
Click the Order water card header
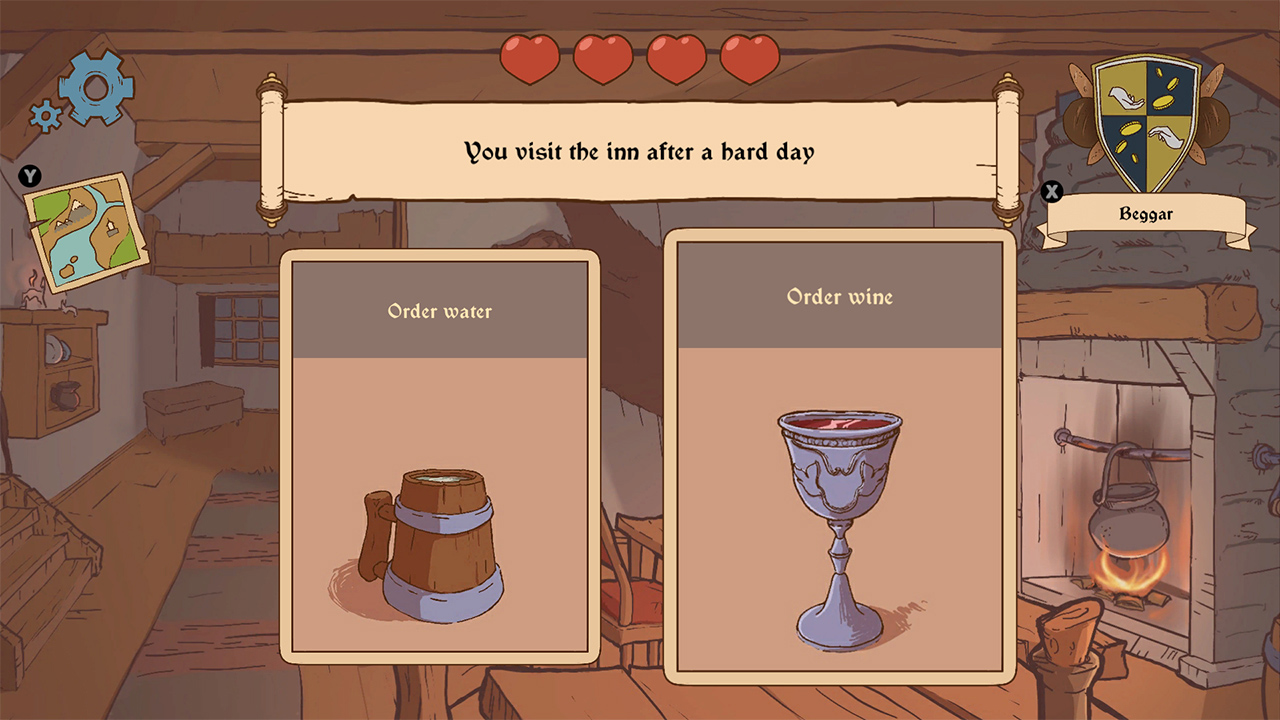pyautogui.click(x=438, y=311)
